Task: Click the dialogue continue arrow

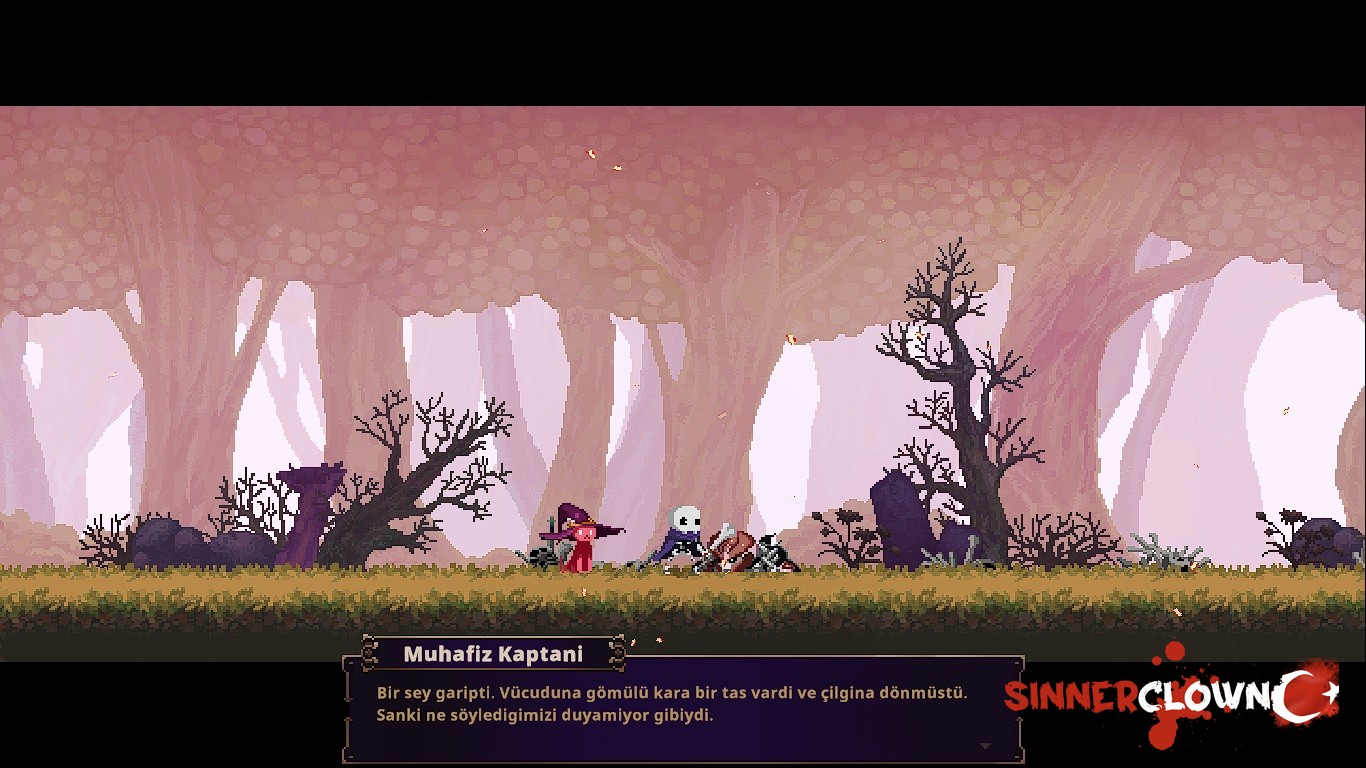Action: [985, 746]
